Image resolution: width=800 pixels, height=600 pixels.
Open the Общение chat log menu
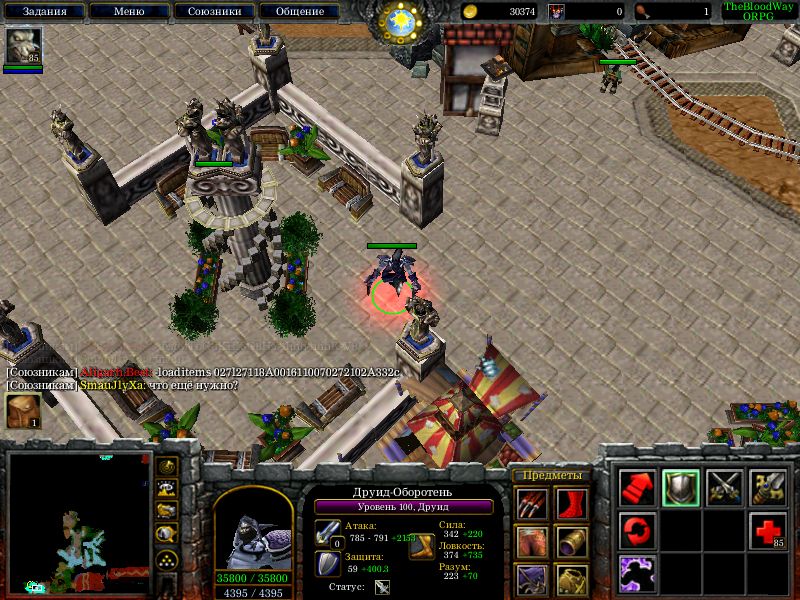tap(299, 12)
